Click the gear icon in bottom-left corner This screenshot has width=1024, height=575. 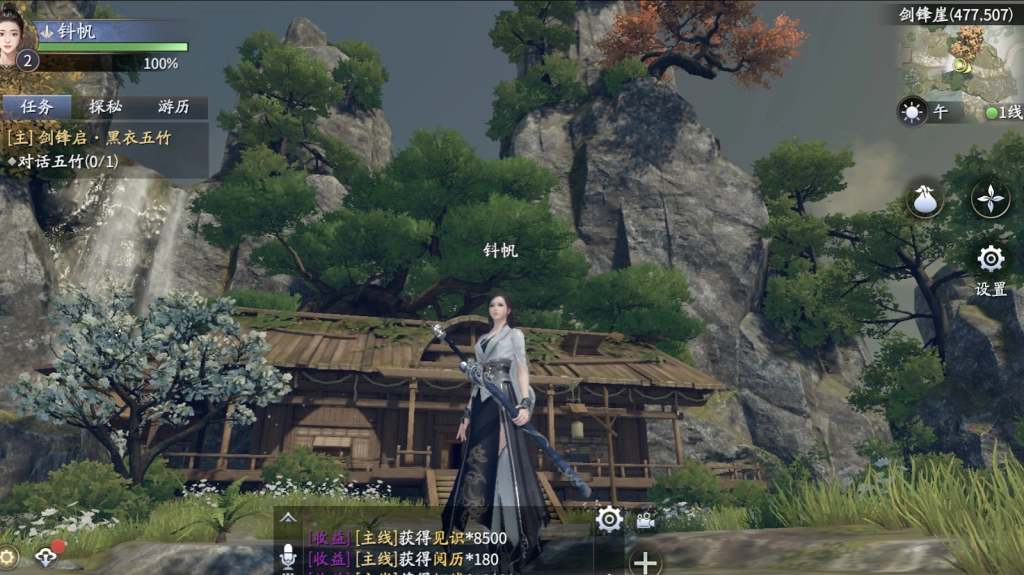point(7,557)
